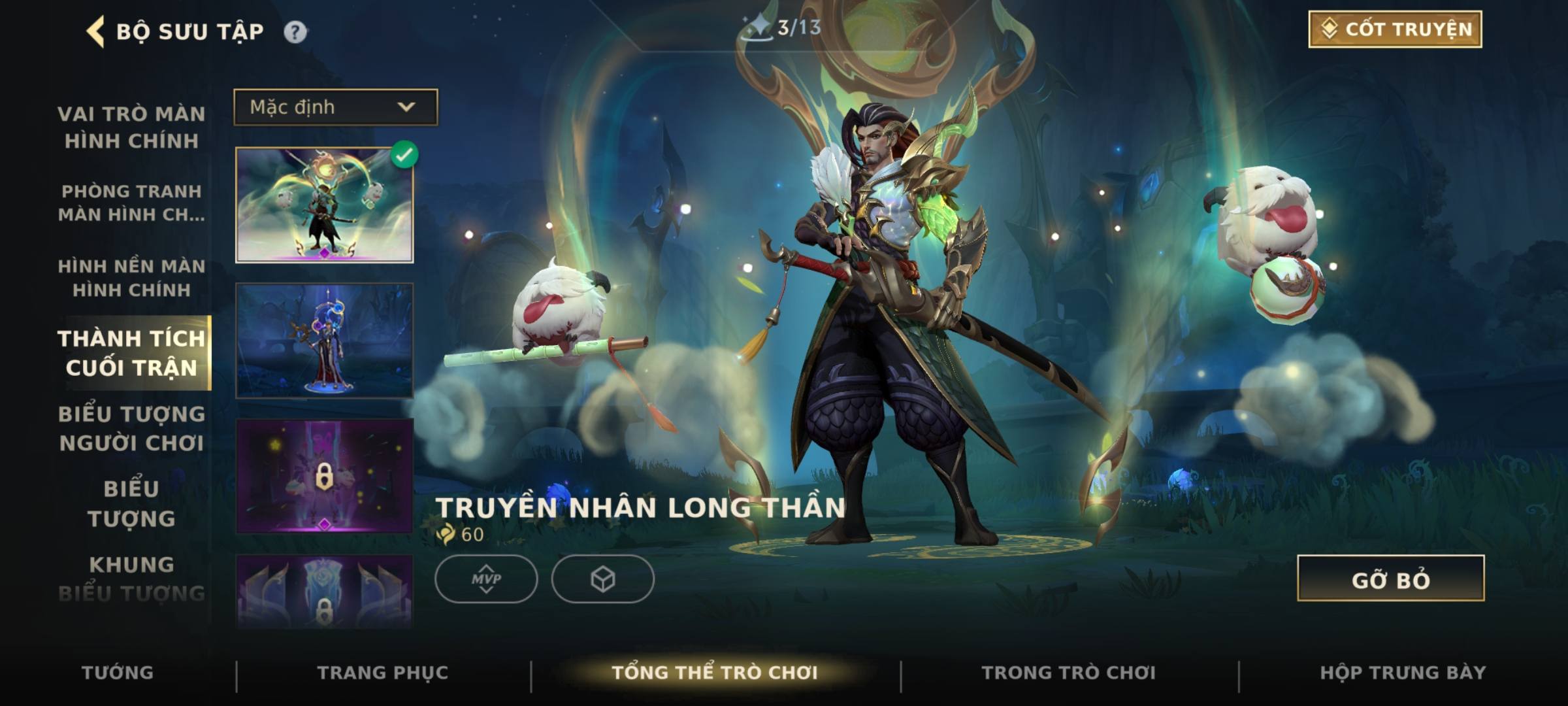Show the Biểu Tượng category

(131, 503)
